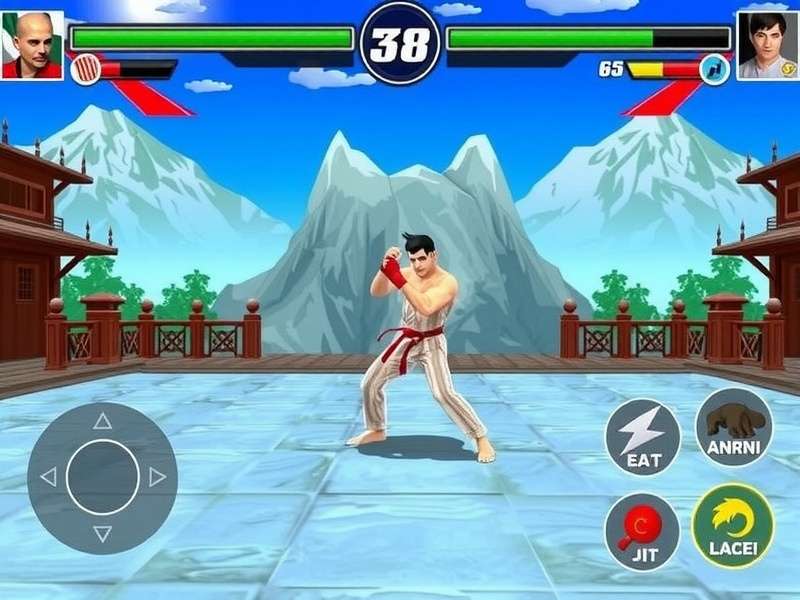Tap the EAT lightning bolt attack button

642,436
